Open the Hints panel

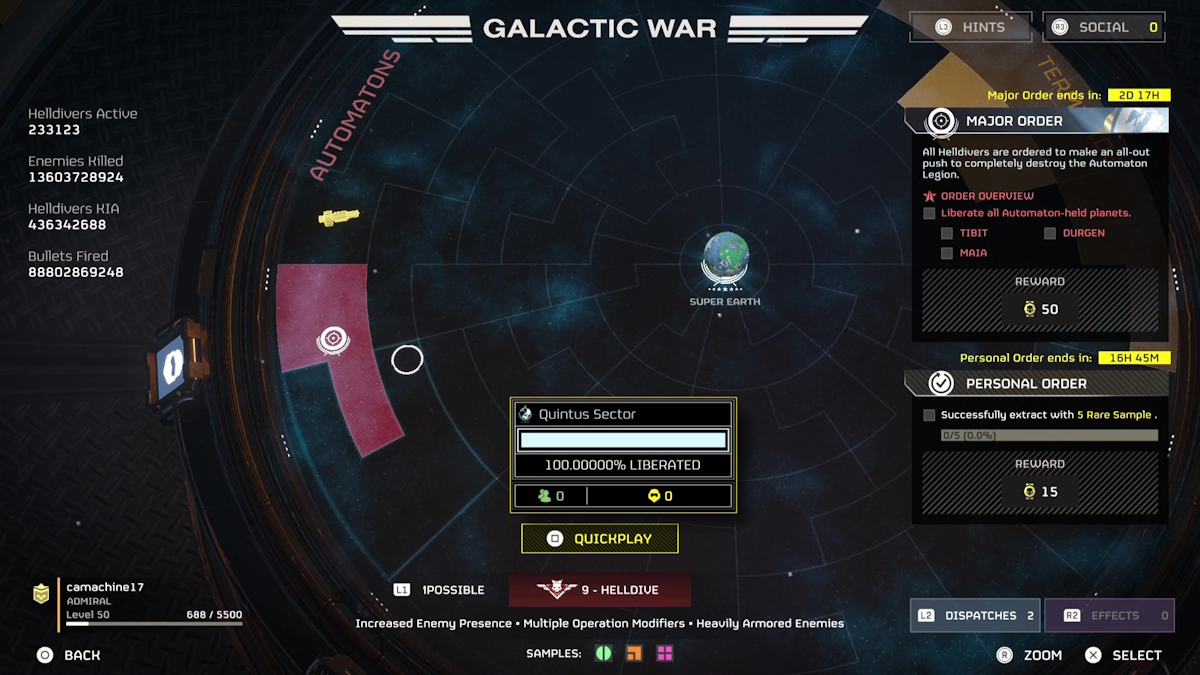pyautogui.click(x=970, y=27)
